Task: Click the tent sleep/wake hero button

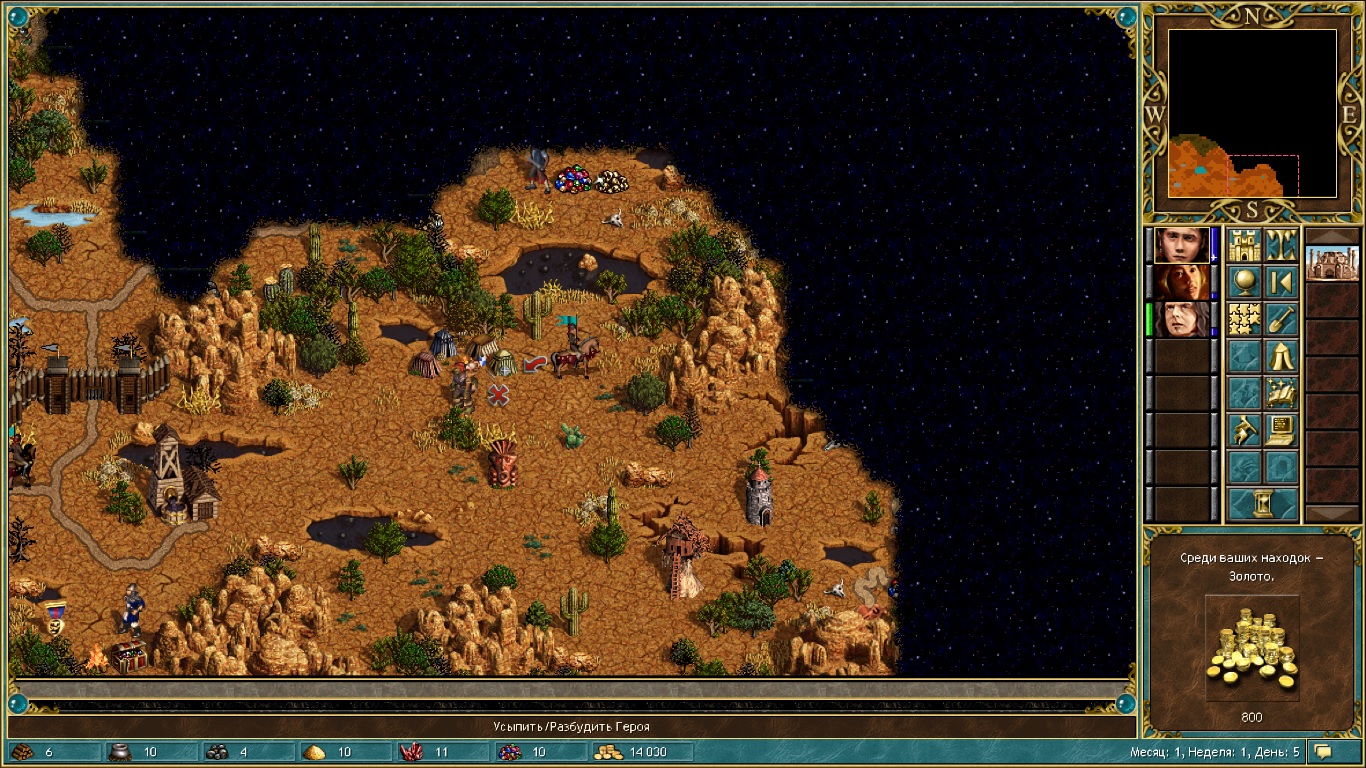Action: coord(1281,356)
